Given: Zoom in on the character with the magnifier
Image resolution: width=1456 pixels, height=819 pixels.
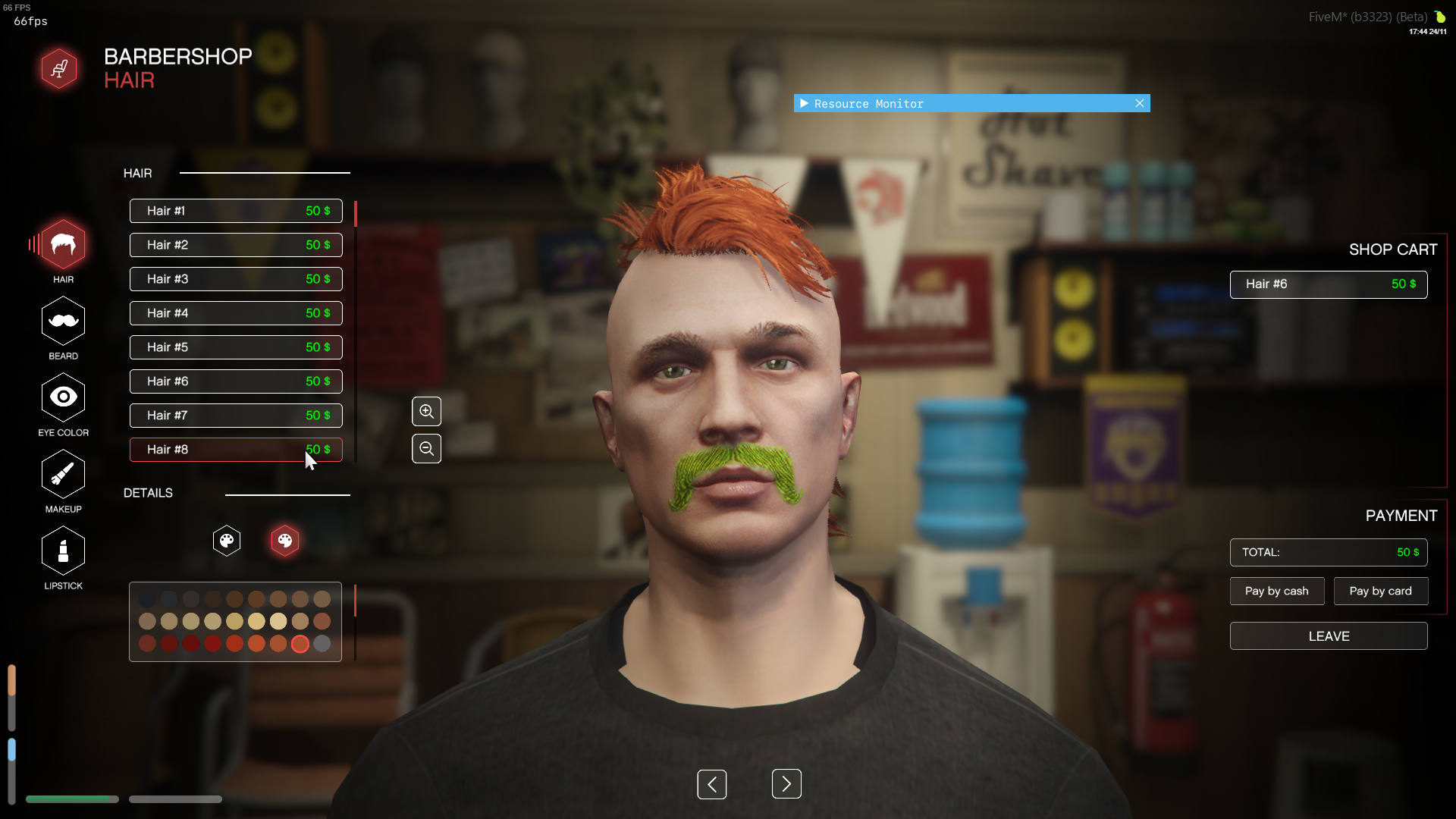Looking at the screenshot, I should point(426,411).
